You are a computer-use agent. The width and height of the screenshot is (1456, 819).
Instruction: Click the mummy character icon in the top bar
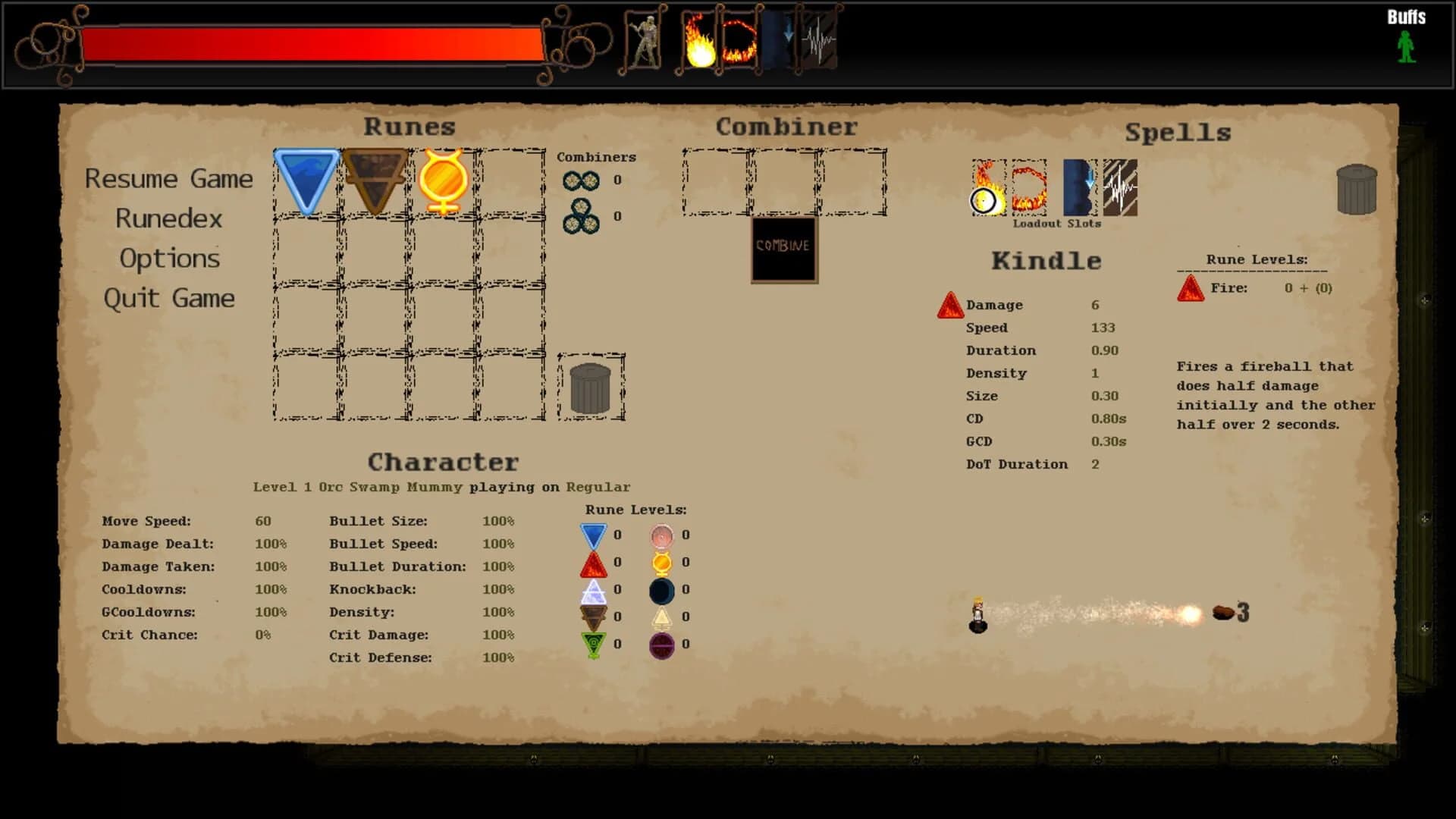tap(646, 43)
